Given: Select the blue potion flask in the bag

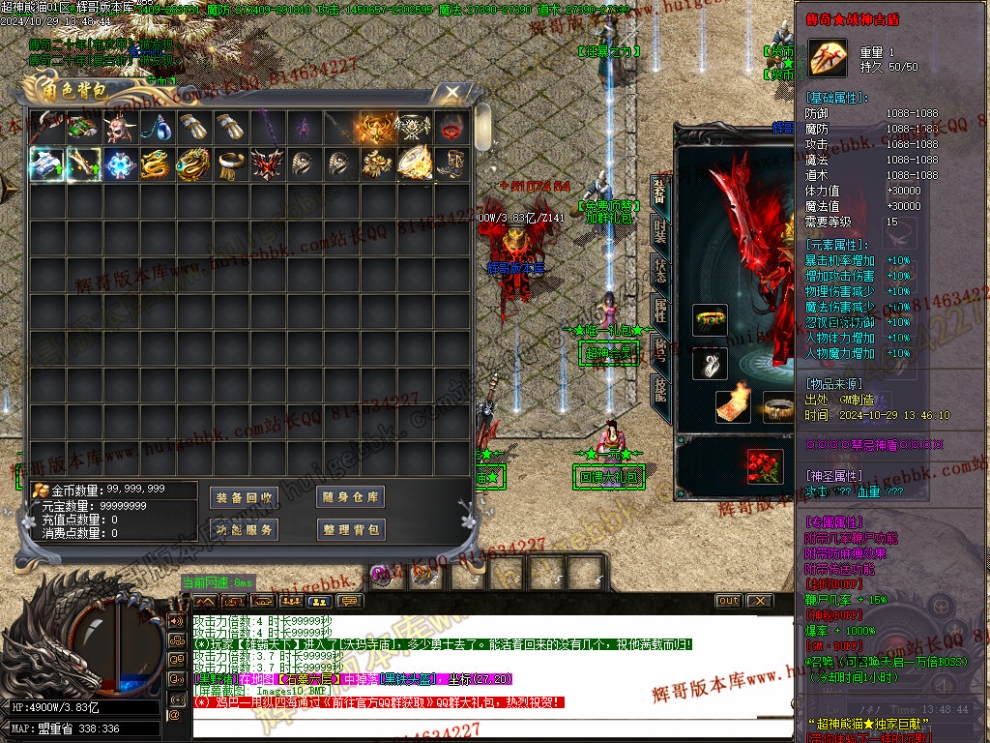Looking at the screenshot, I should coord(156,127).
